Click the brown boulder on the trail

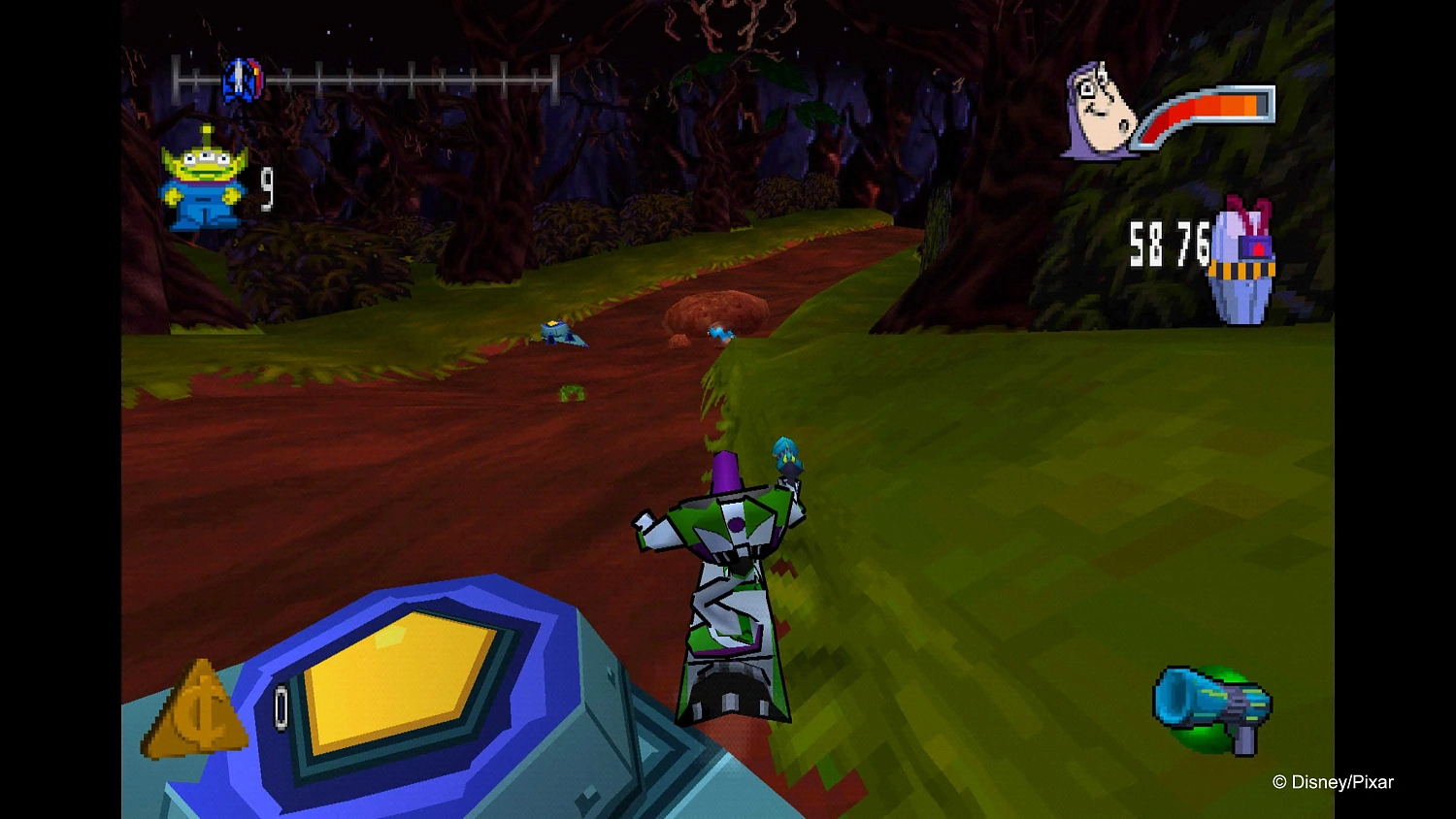(x=714, y=307)
